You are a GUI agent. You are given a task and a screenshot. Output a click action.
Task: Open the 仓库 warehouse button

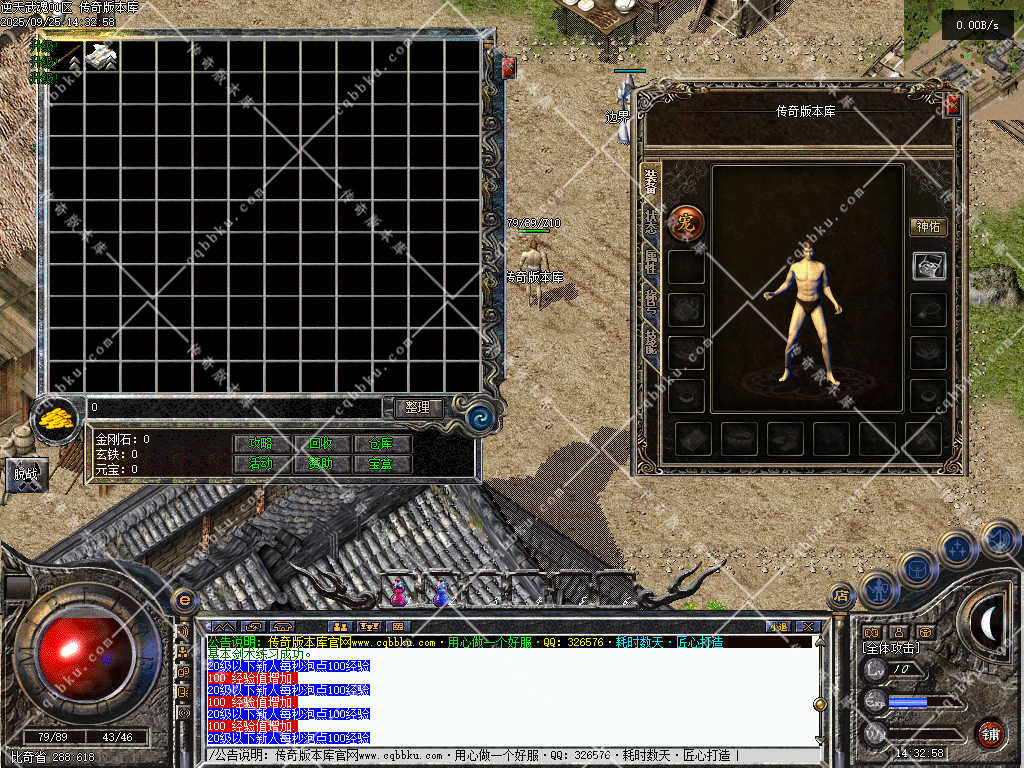(x=381, y=443)
